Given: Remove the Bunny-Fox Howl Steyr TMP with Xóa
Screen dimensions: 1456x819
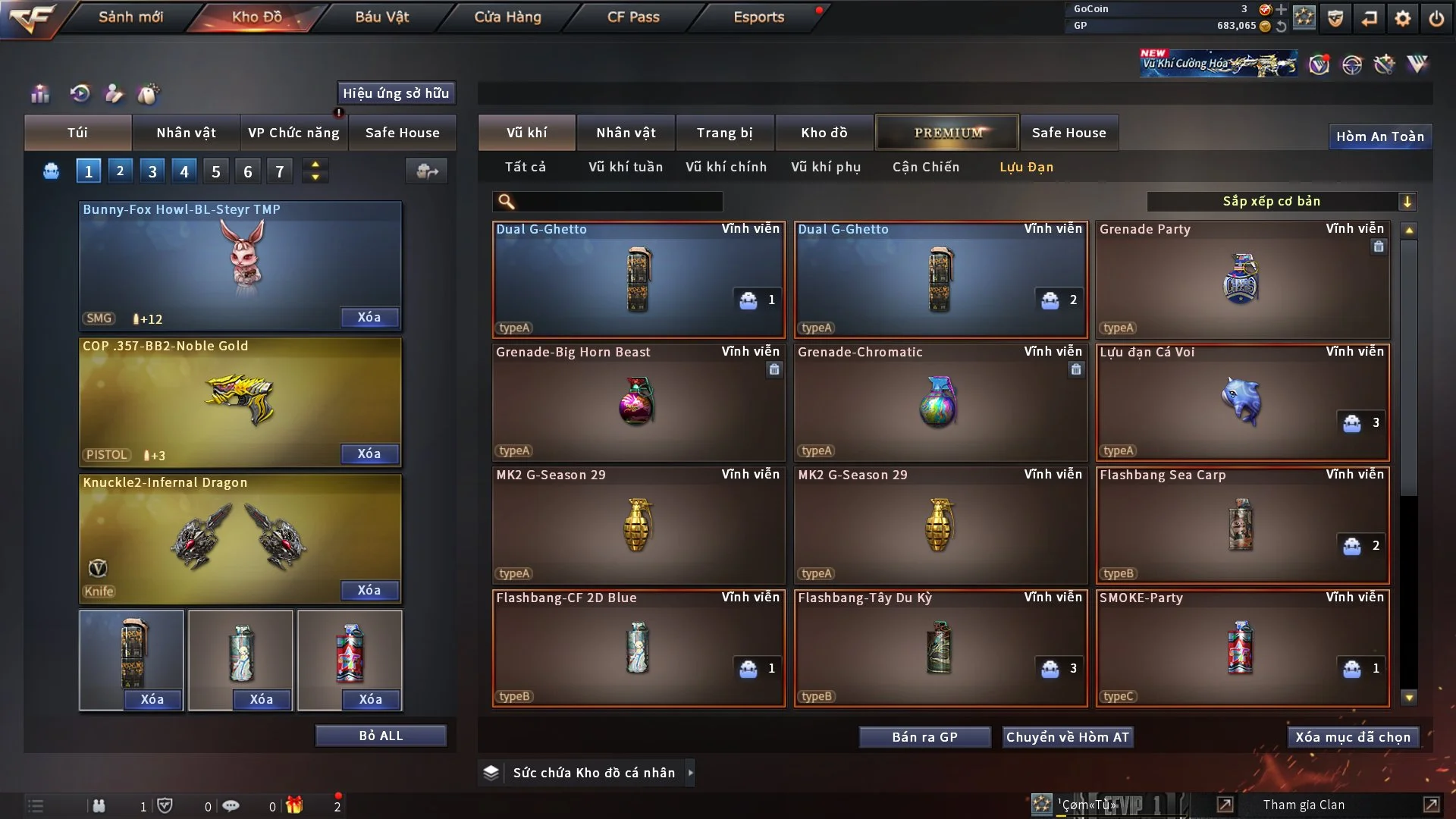Looking at the screenshot, I should pos(369,317).
